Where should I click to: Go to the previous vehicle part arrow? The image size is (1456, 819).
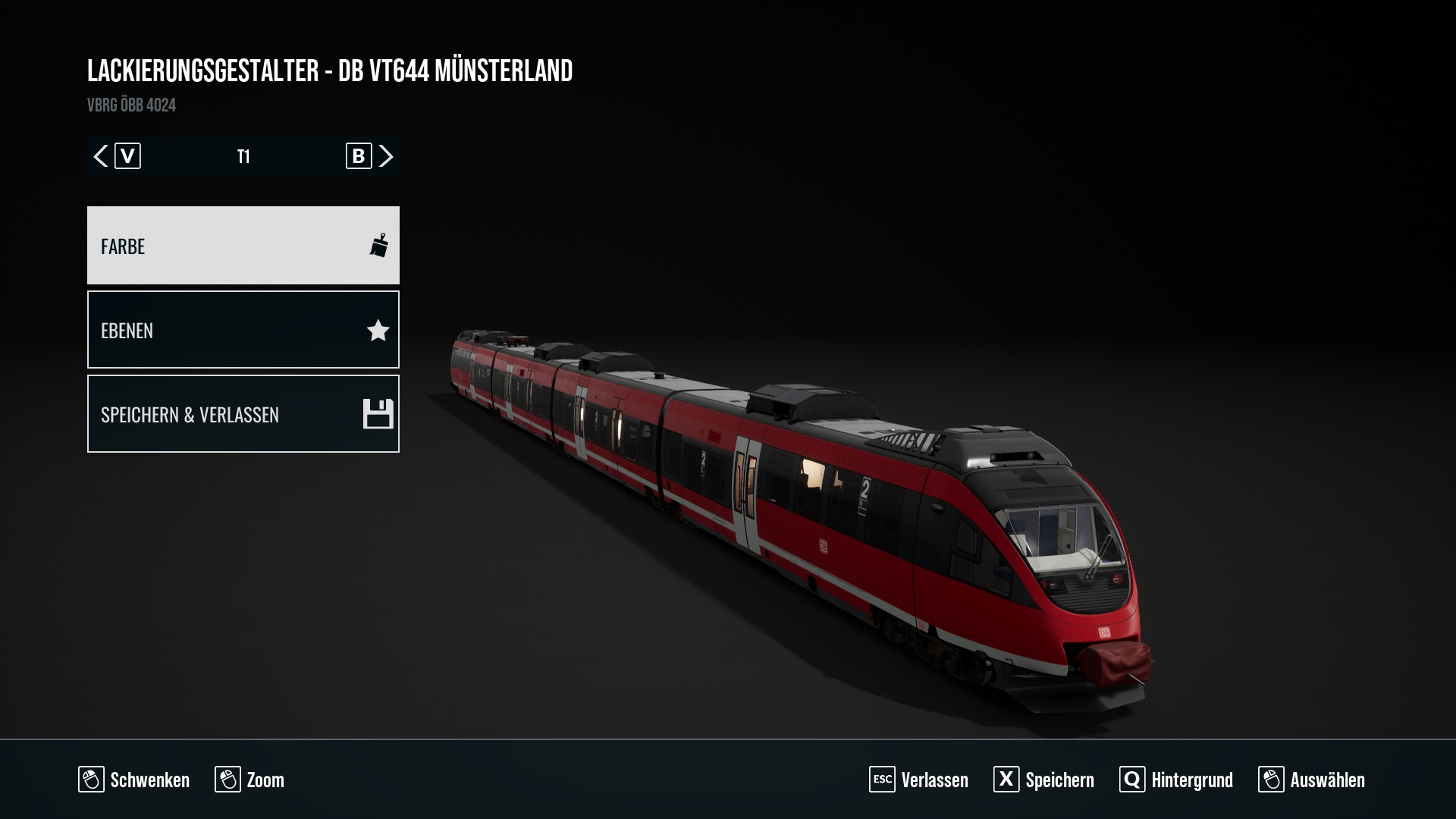[101, 156]
